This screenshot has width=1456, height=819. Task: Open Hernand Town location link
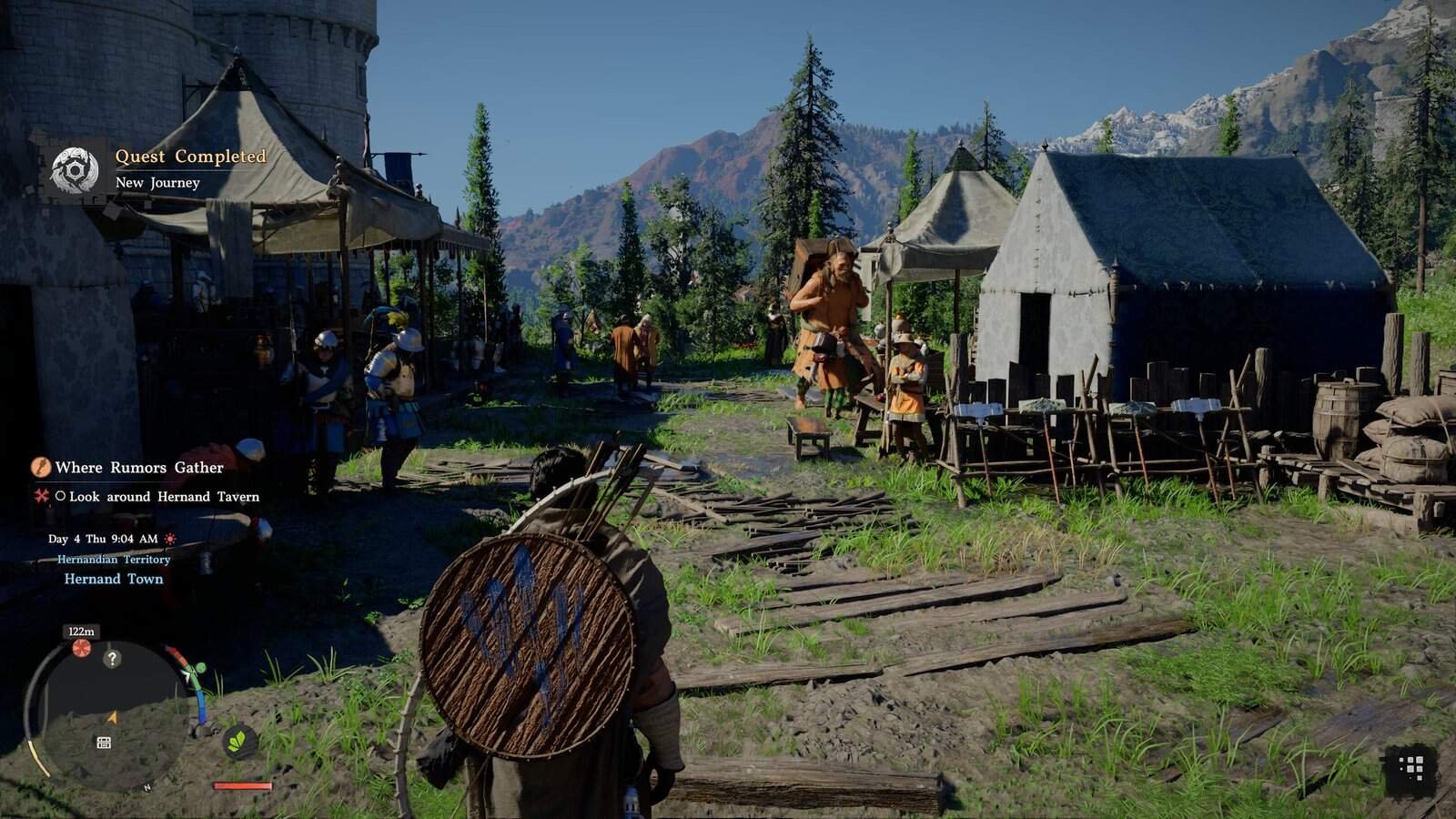coord(114,578)
